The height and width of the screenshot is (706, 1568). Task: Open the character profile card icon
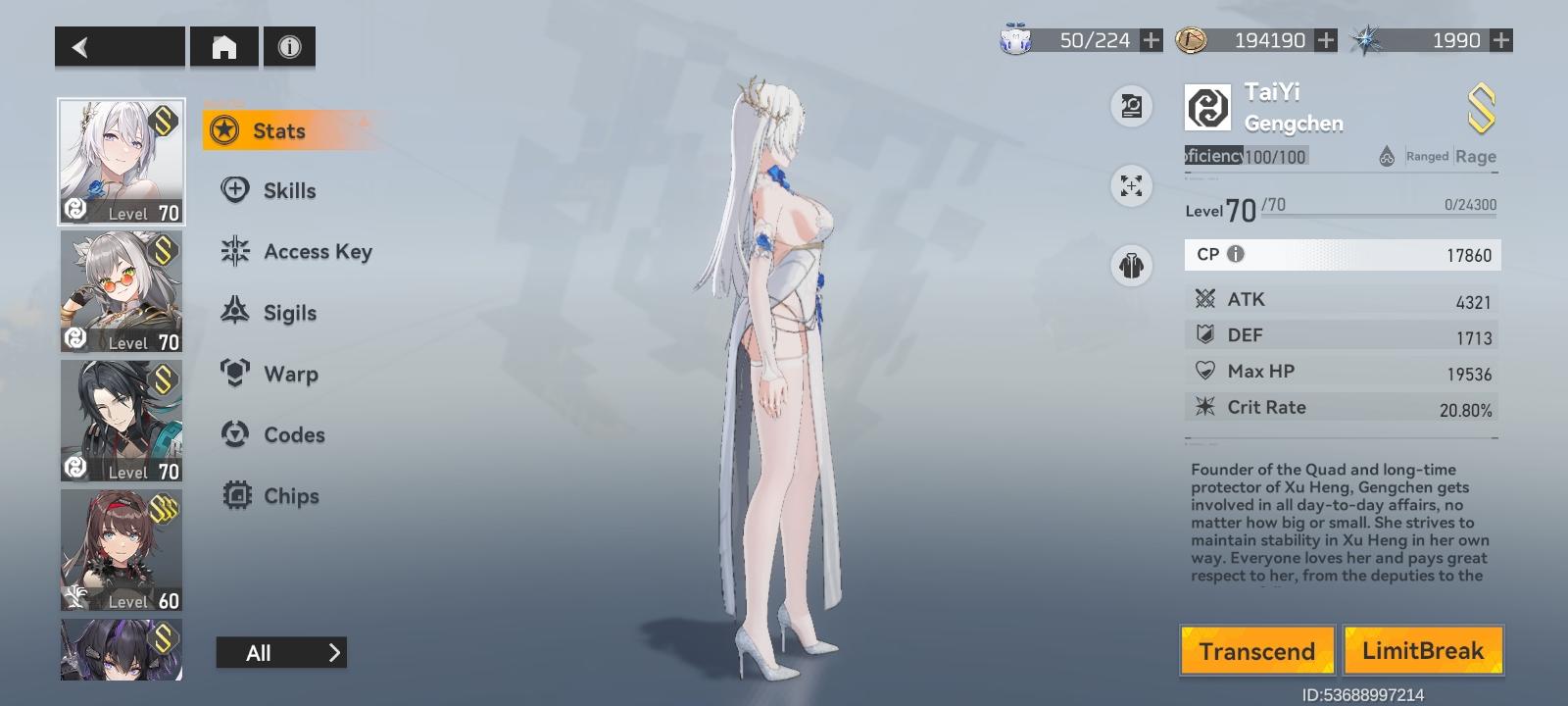coord(1131,106)
